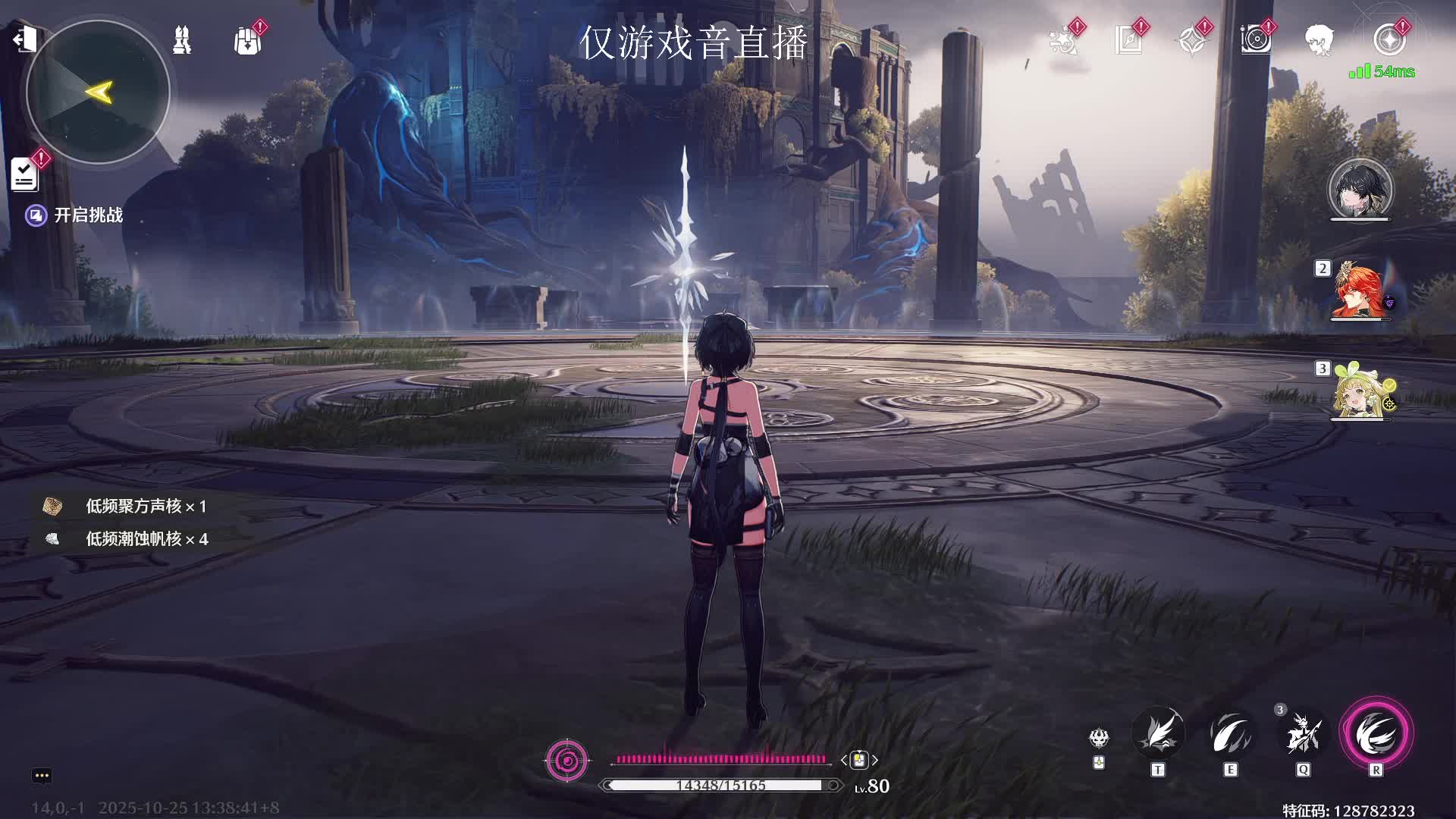Open the white-haired character avatar menu

coord(1319,40)
